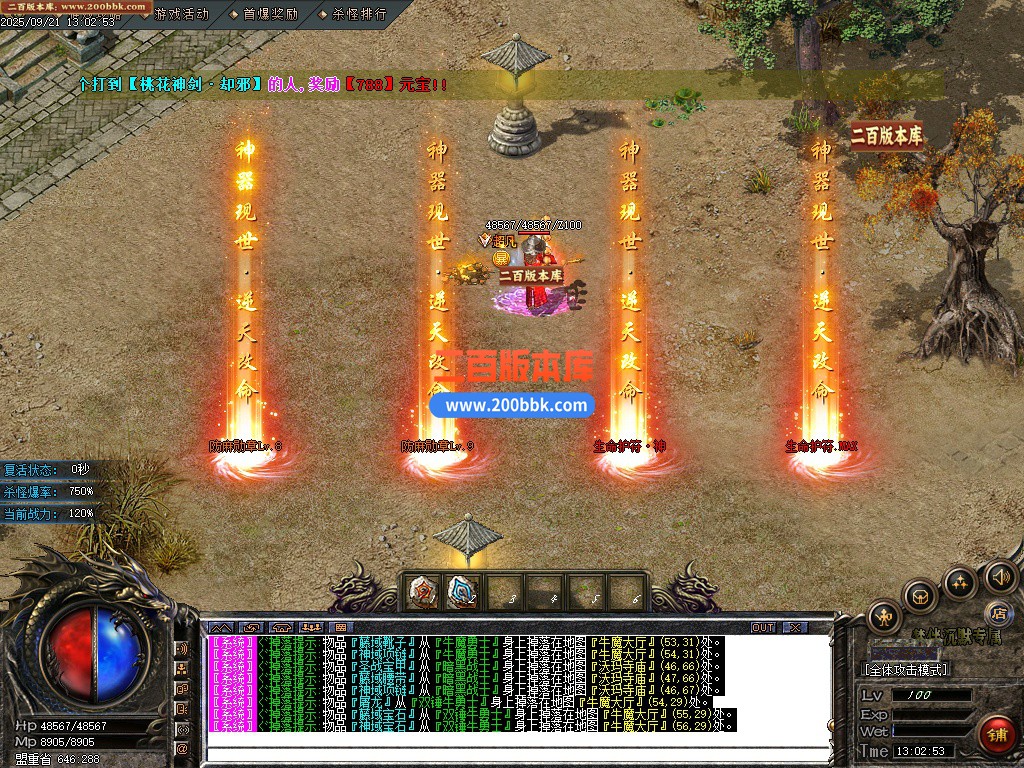This screenshot has height=768, width=1024.
Task: Click the OUT button on chat panel
Action: [x=763, y=627]
